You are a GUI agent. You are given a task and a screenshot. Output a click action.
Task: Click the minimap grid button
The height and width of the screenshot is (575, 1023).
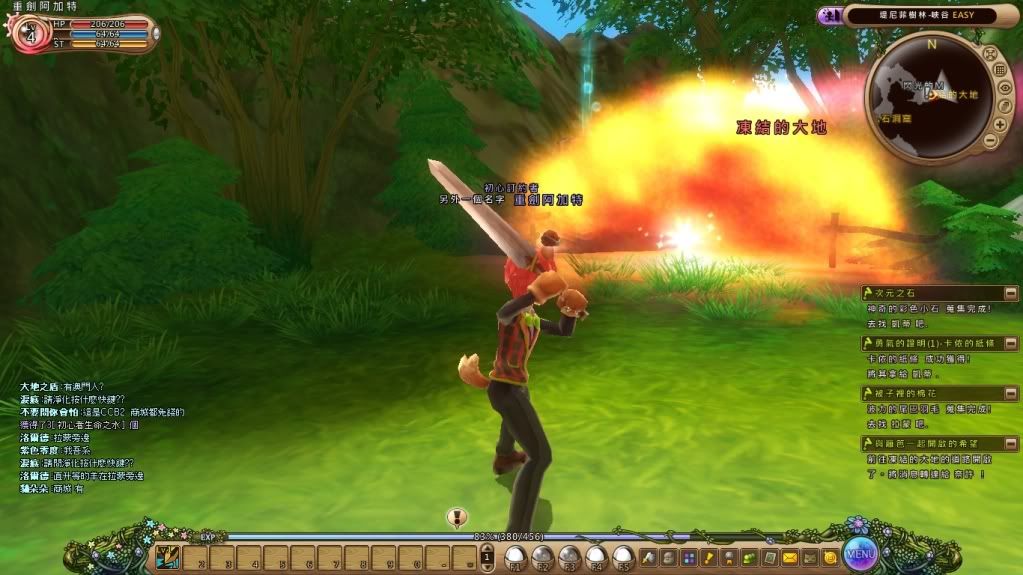(x=999, y=70)
